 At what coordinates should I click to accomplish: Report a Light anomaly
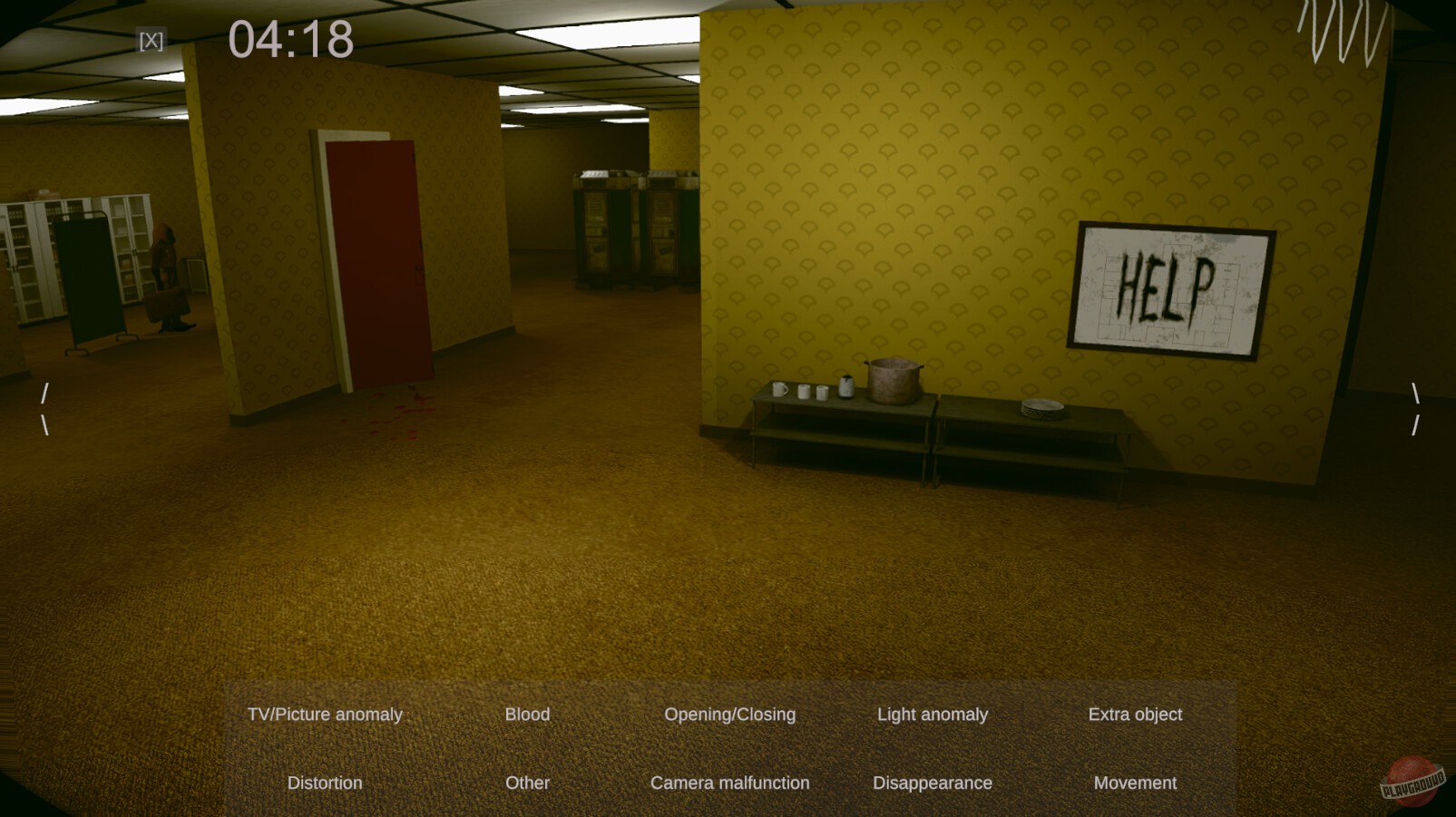click(x=933, y=715)
